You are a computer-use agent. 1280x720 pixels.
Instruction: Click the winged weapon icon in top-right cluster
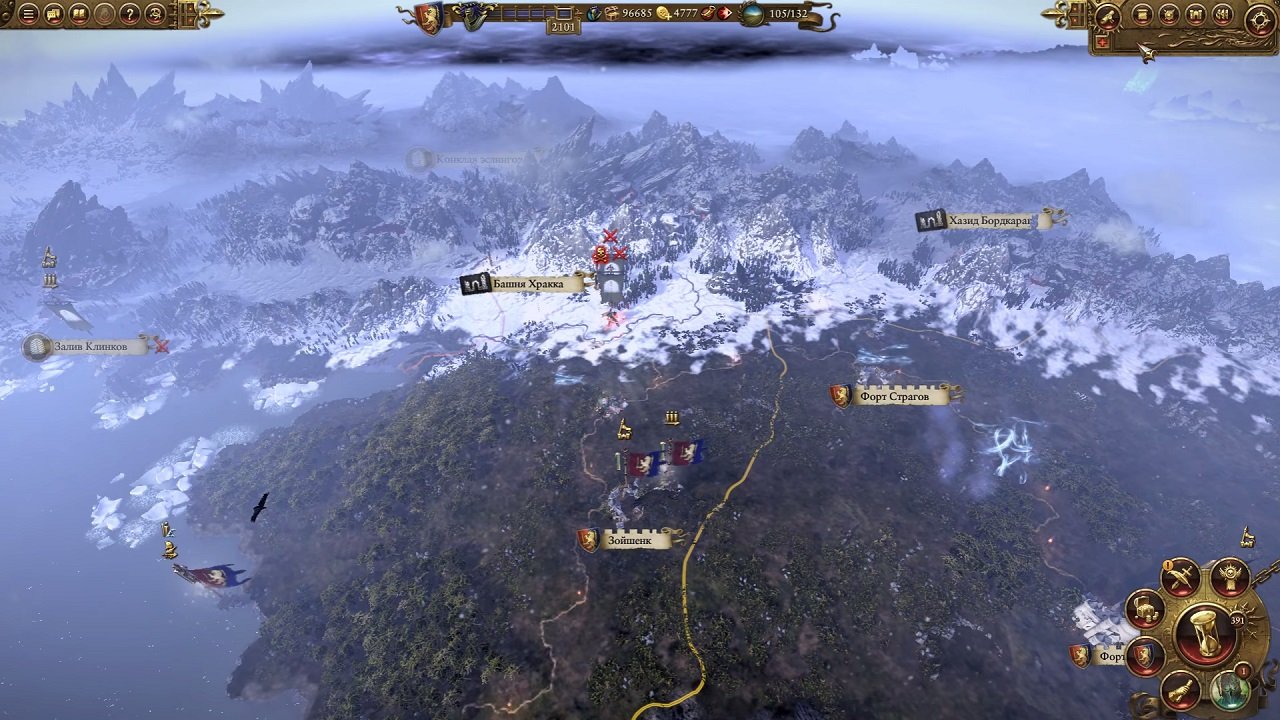[x=1108, y=17]
